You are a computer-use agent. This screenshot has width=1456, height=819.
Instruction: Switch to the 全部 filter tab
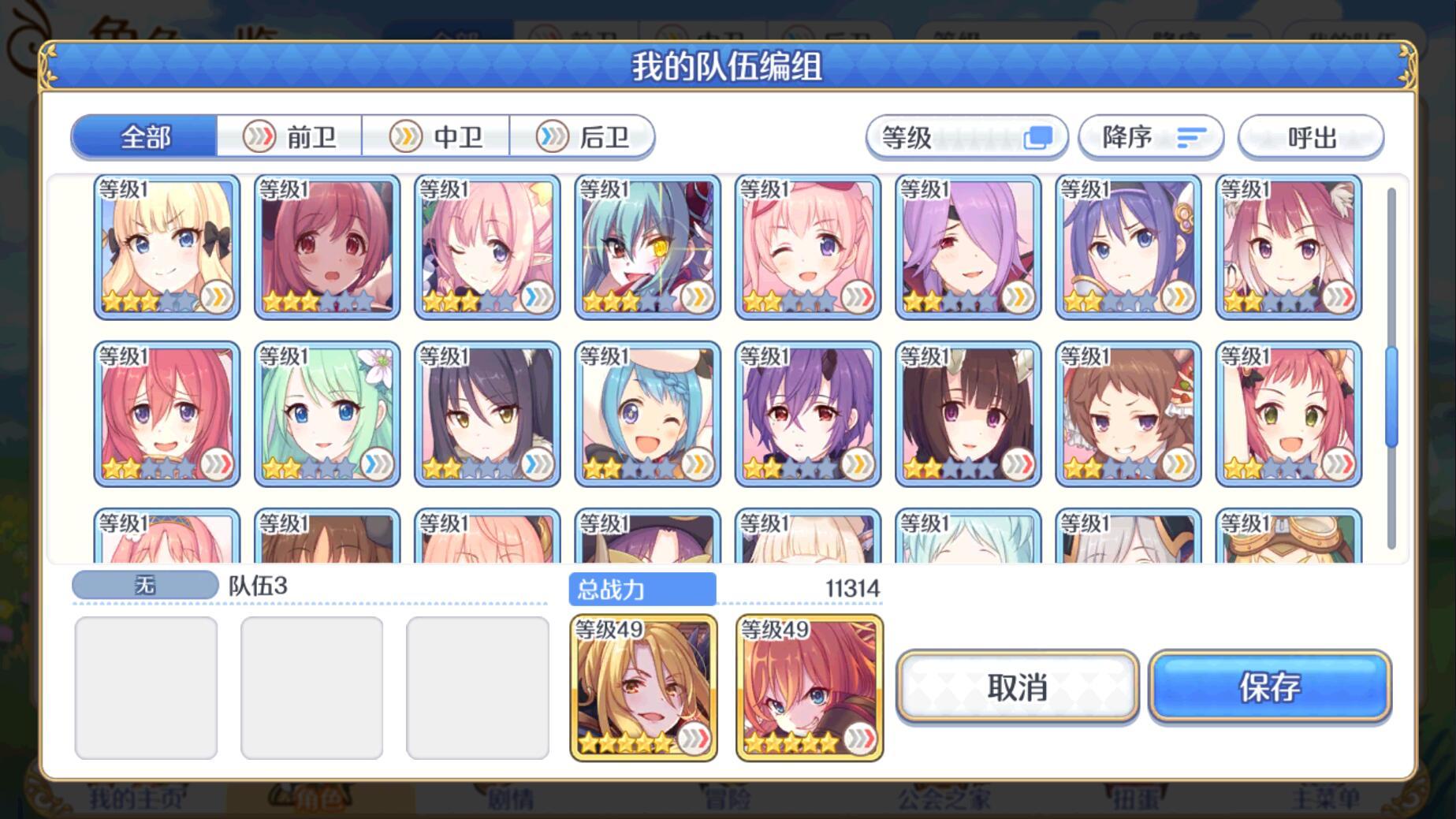pos(144,136)
